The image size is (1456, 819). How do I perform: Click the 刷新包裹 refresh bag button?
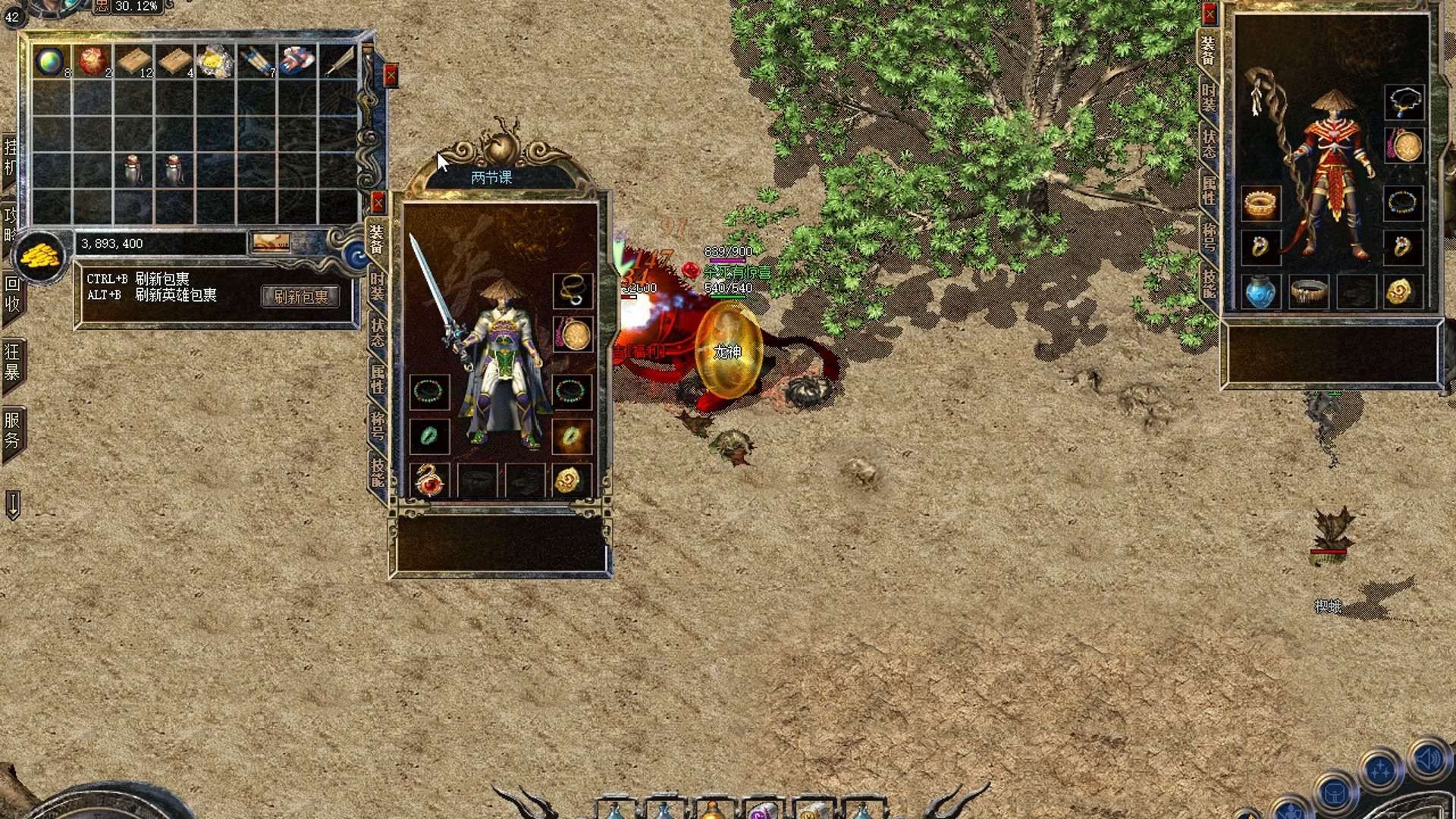point(300,297)
